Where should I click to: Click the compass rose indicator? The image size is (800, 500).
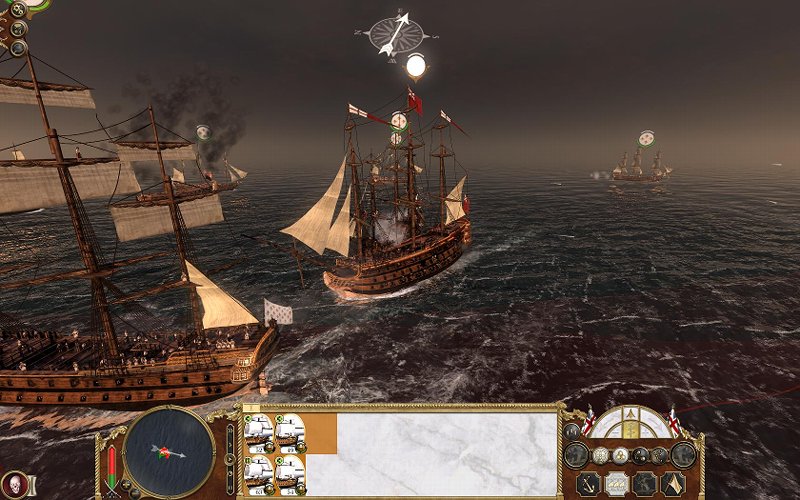(x=390, y=33)
